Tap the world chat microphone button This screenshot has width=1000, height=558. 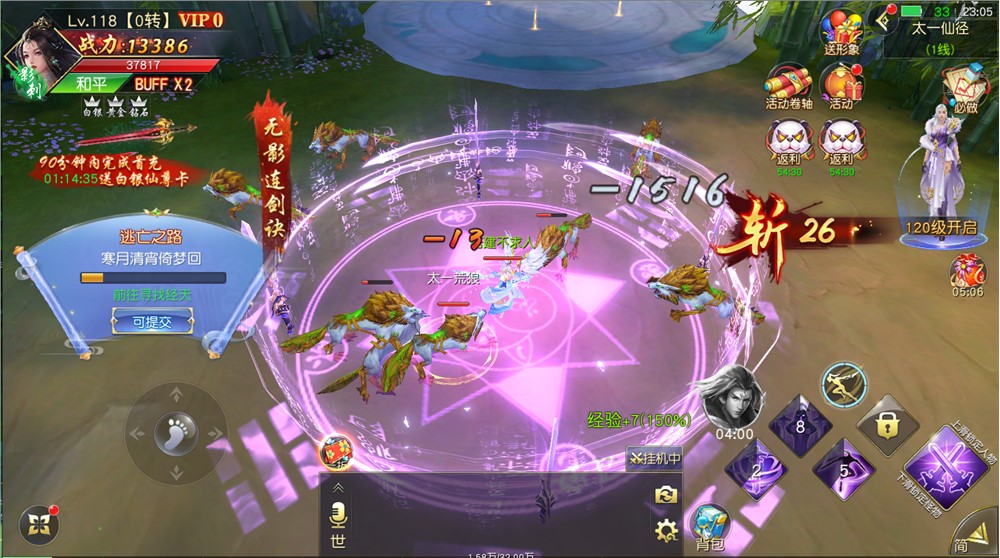[338, 514]
